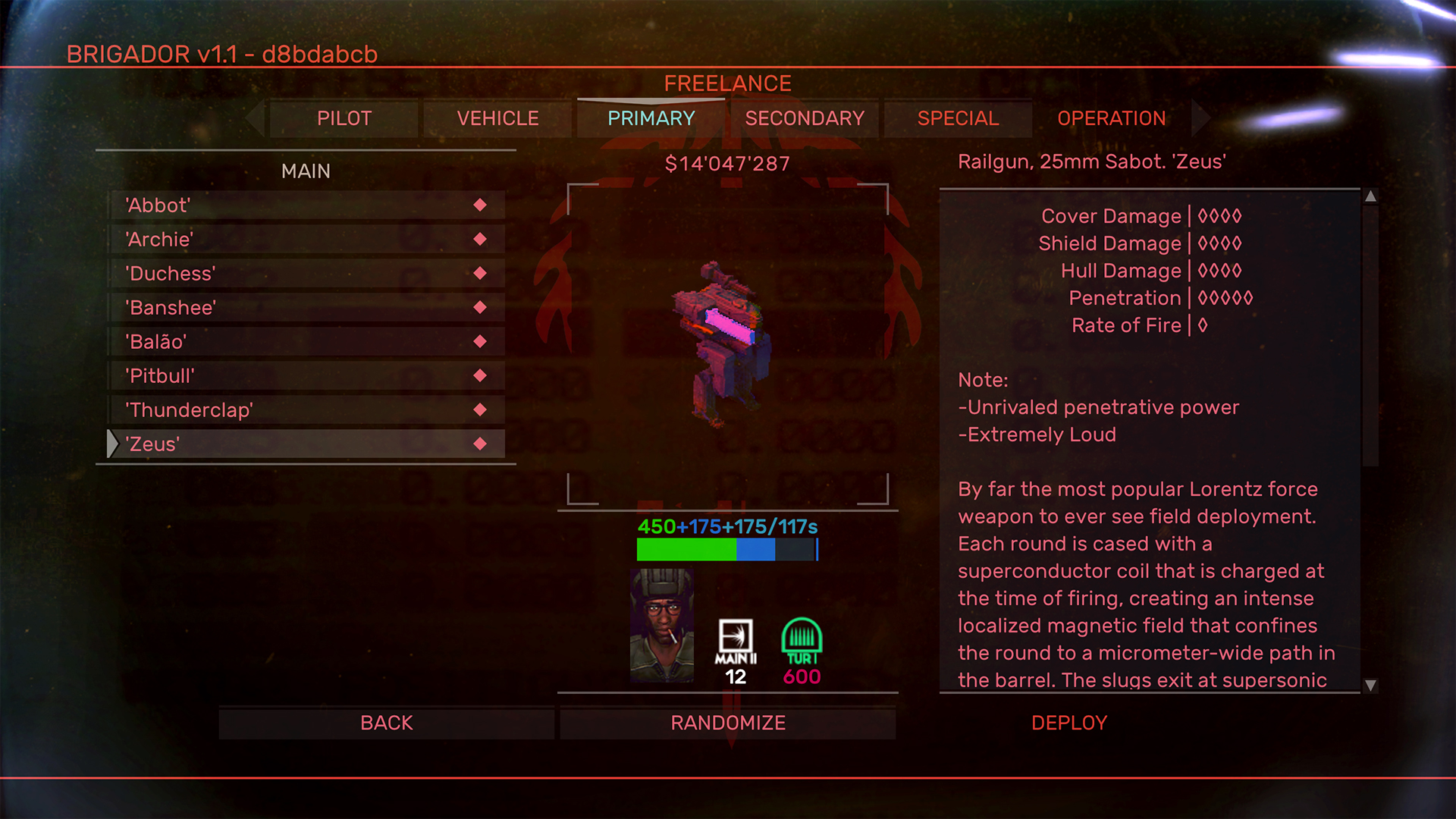Select 'Pitbull' from the MAIN weapon list
The image size is (1456, 819).
pyautogui.click(x=227, y=375)
